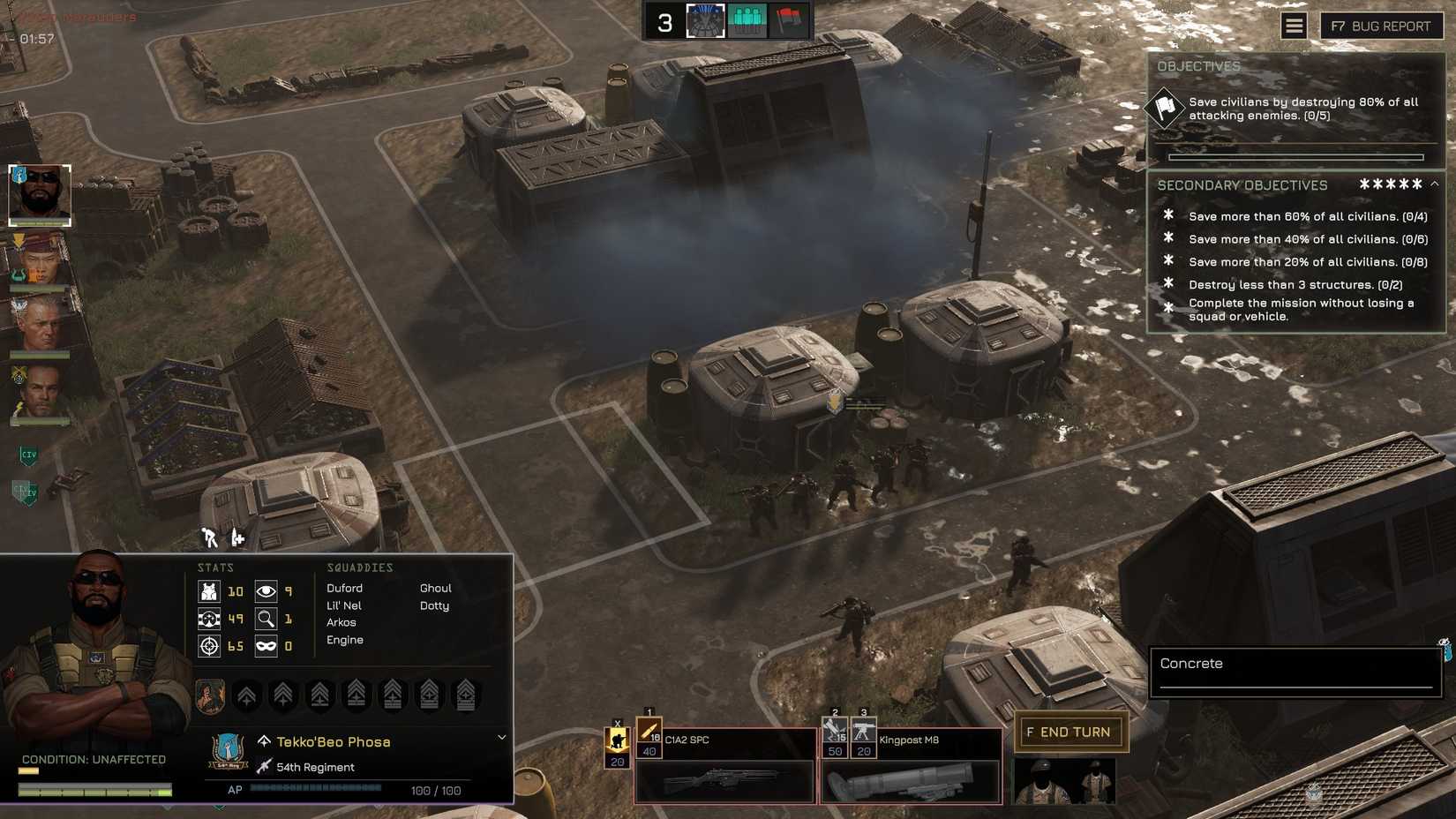Viewport: 1456px width, 819px height.
Task: Select the grey-haired officer squad portrait
Action: pos(40,325)
